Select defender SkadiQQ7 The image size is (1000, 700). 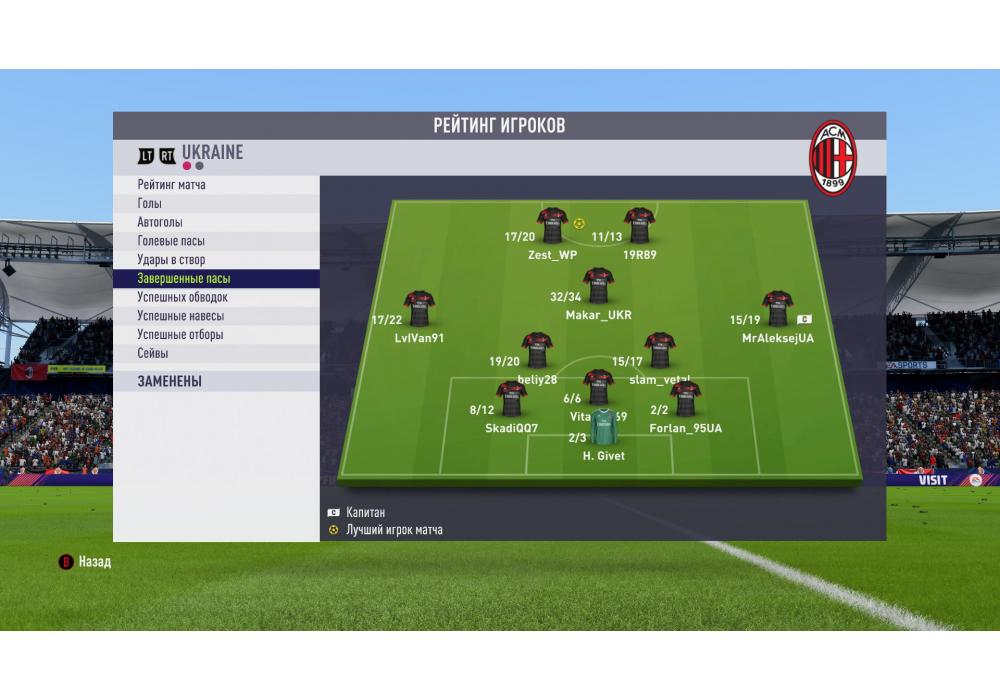pyautogui.click(x=511, y=399)
